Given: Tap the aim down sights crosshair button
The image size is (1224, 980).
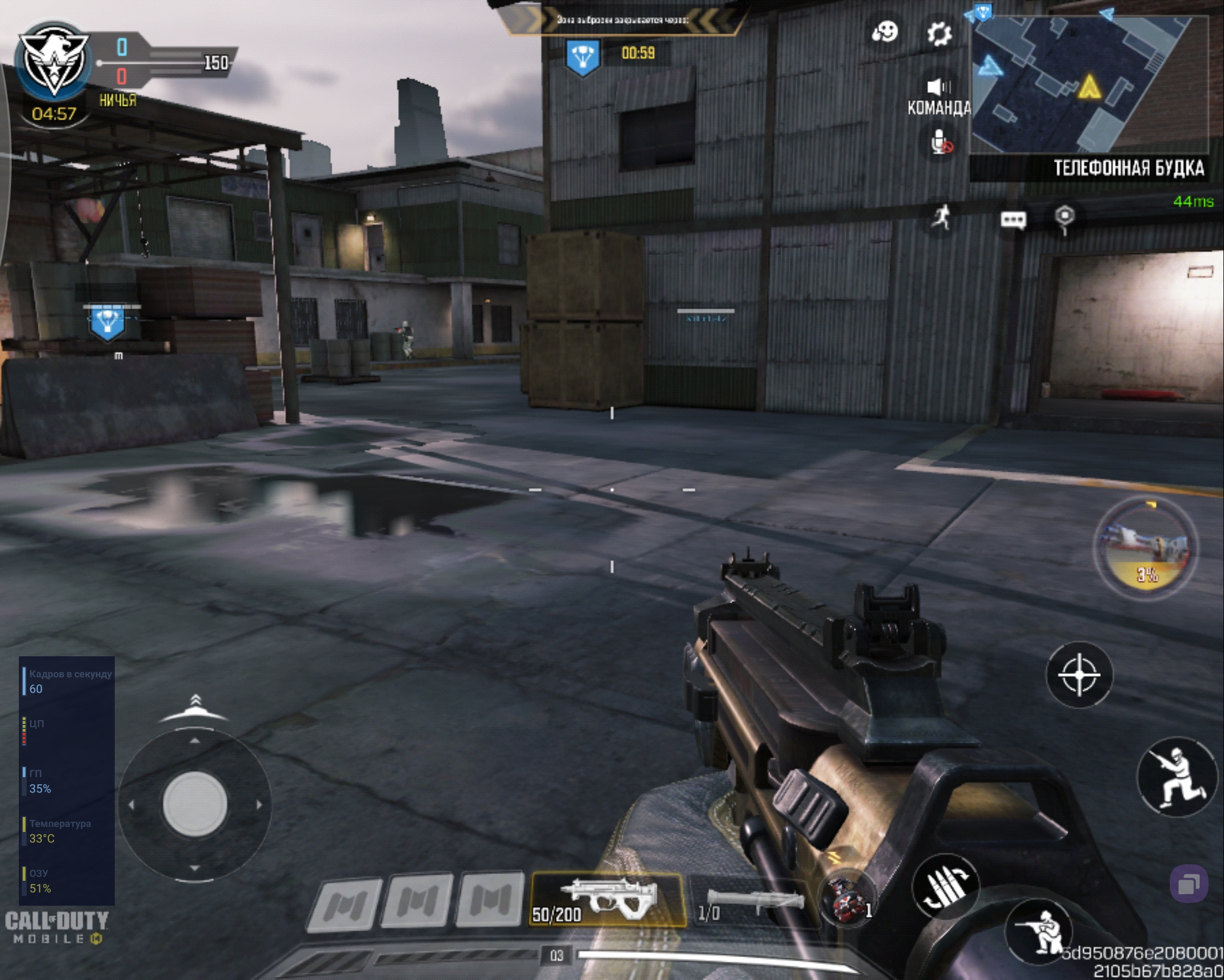Looking at the screenshot, I should (1079, 675).
